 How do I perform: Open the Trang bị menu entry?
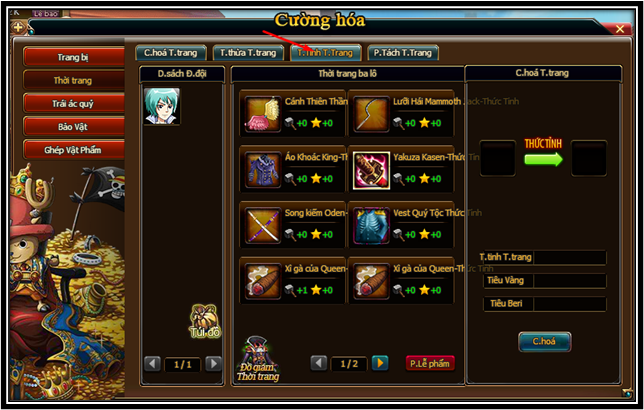[73, 58]
